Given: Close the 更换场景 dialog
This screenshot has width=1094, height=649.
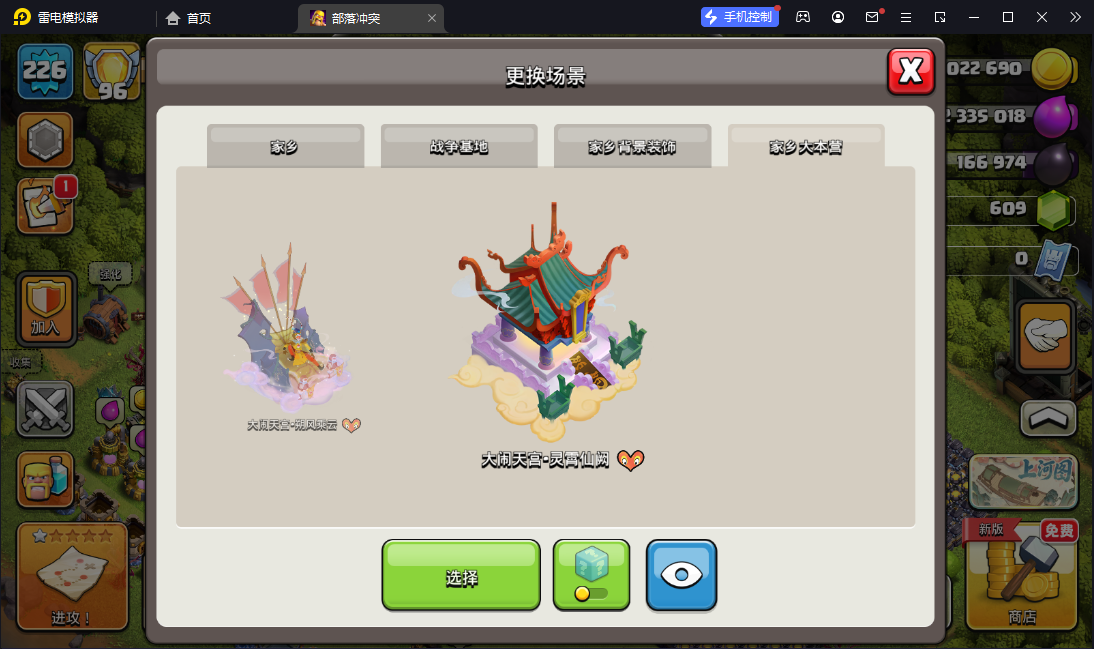Looking at the screenshot, I should pyautogui.click(x=910, y=71).
